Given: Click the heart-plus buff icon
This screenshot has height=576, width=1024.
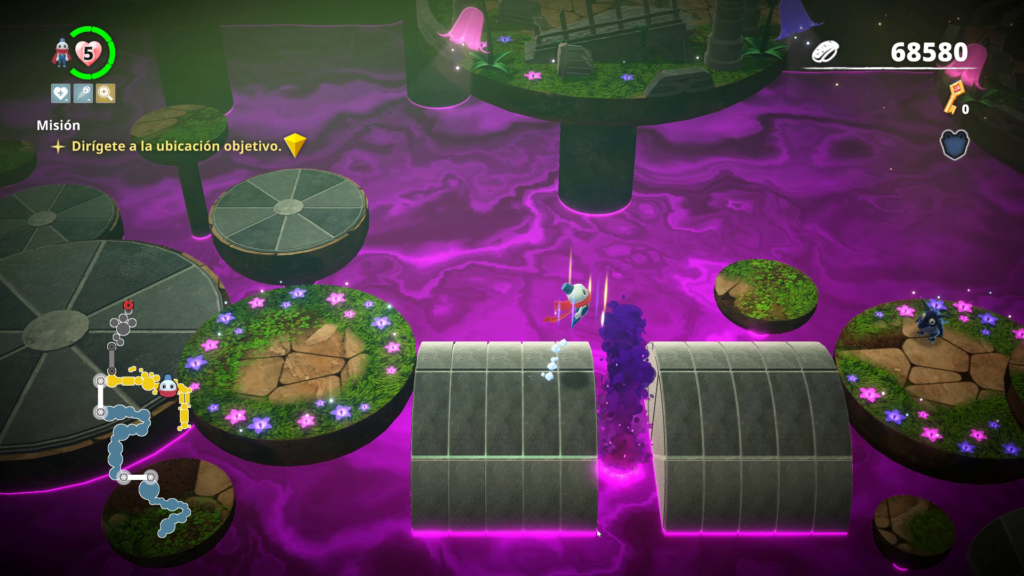Looking at the screenshot, I should pos(61,94).
